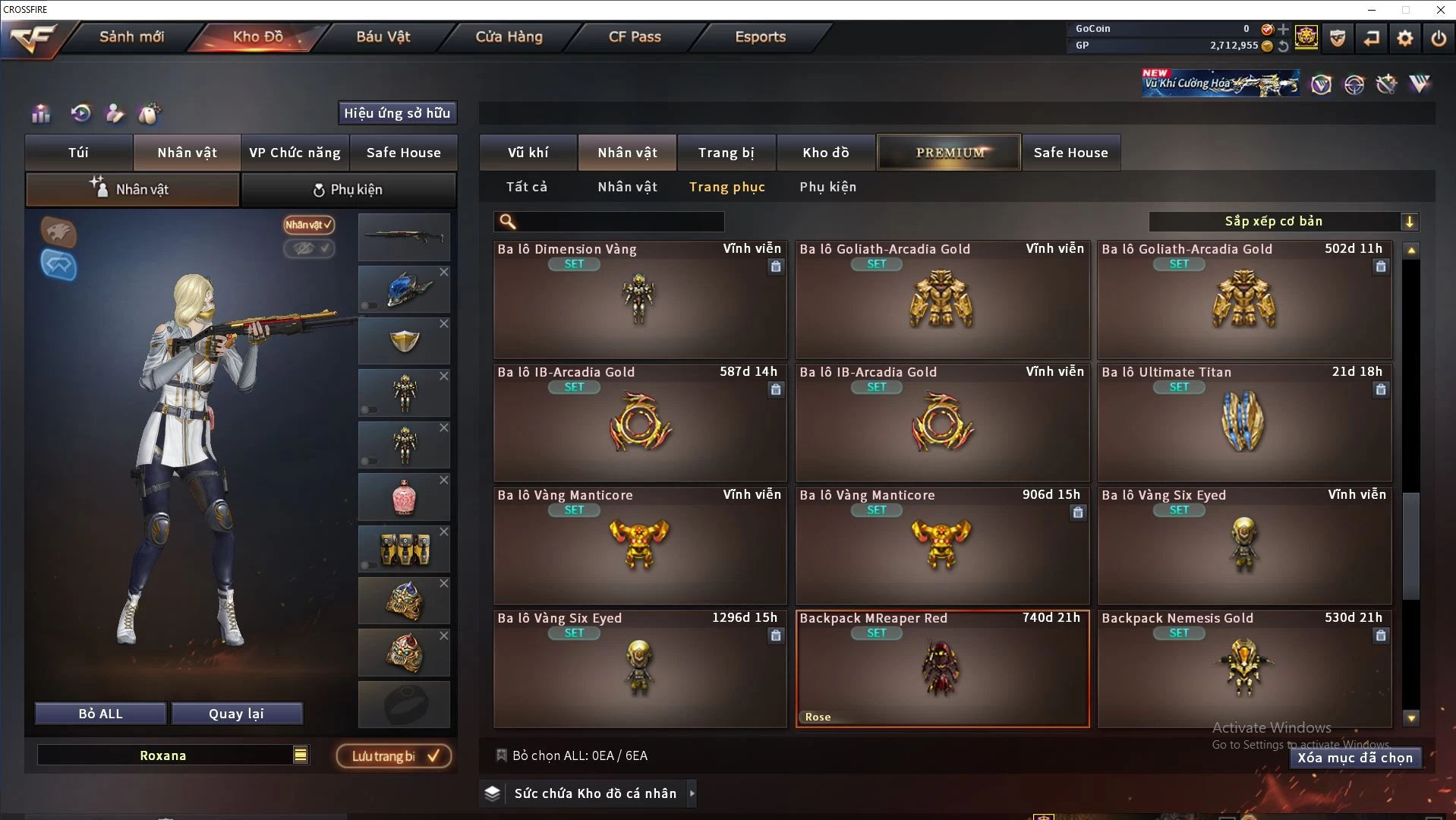This screenshot has height=820, width=1456.
Task: Open the Sắp xếp cơ bản sort dropdown
Action: (1282, 222)
